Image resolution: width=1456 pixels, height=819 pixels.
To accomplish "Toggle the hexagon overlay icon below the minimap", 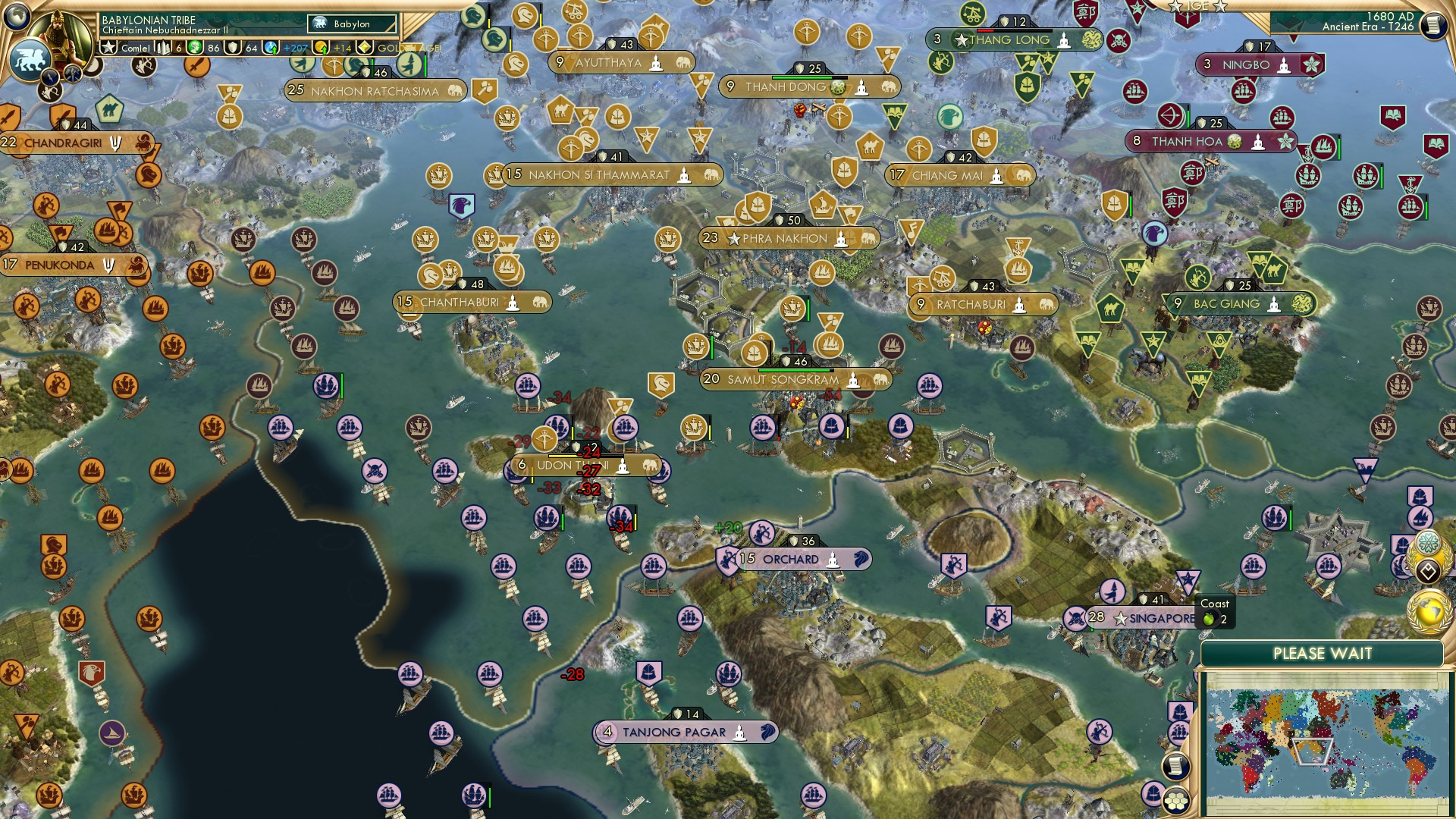I will click(1175, 801).
